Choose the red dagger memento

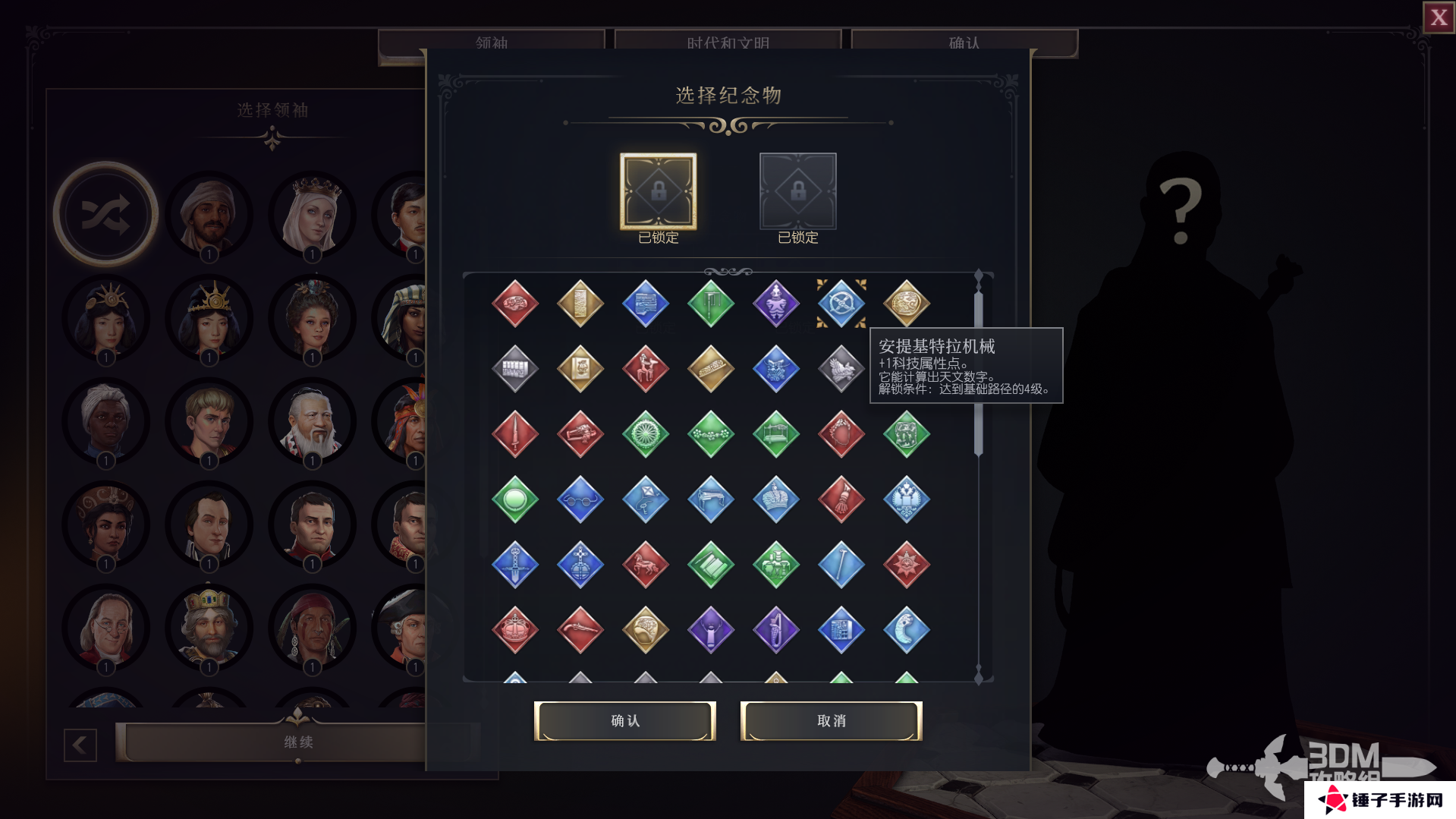(x=514, y=434)
